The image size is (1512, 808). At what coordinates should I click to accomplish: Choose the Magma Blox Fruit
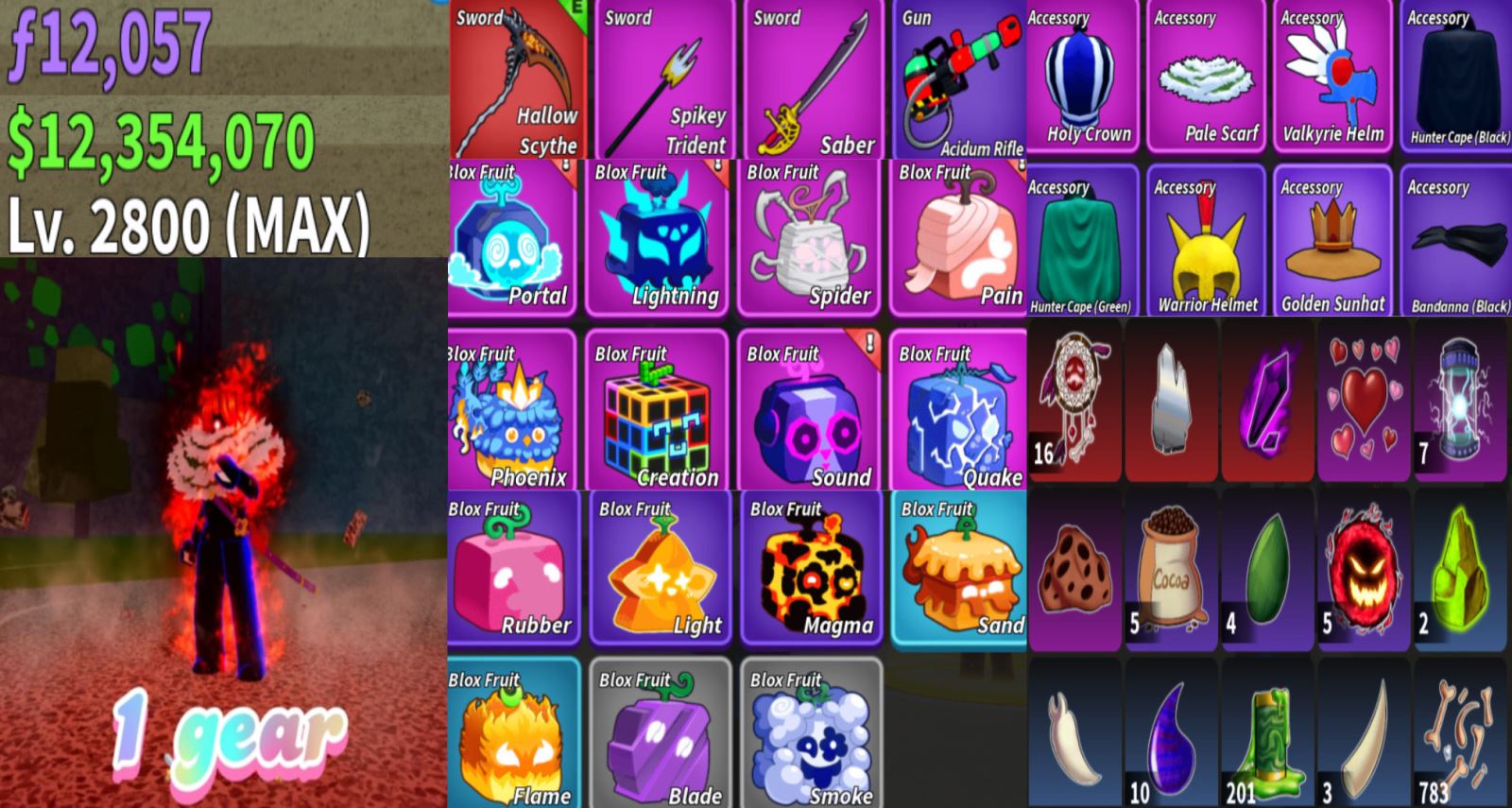coord(812,569)
